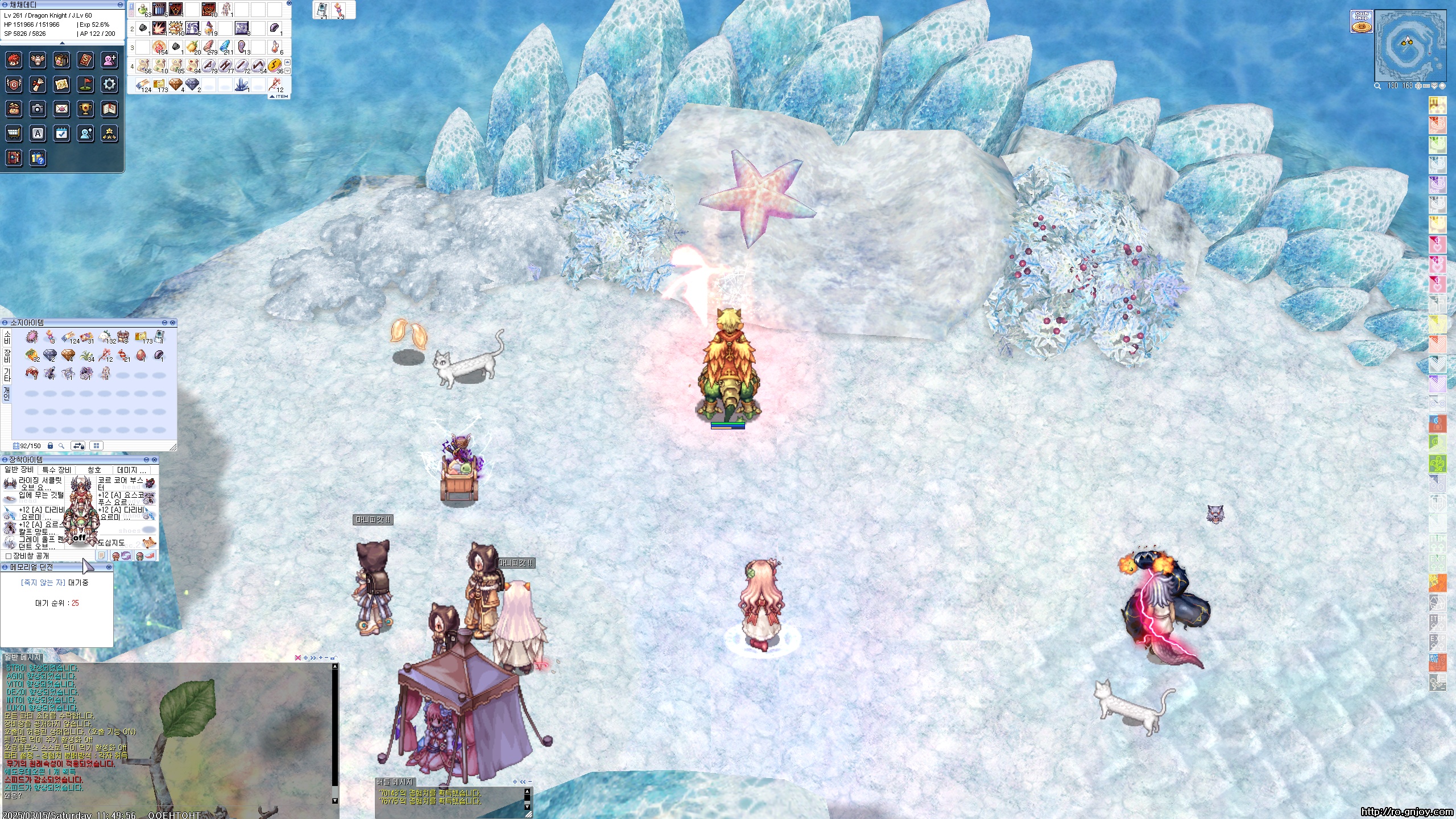
Task: Open the shopping cart menu icon
Action: click(14, 133)
